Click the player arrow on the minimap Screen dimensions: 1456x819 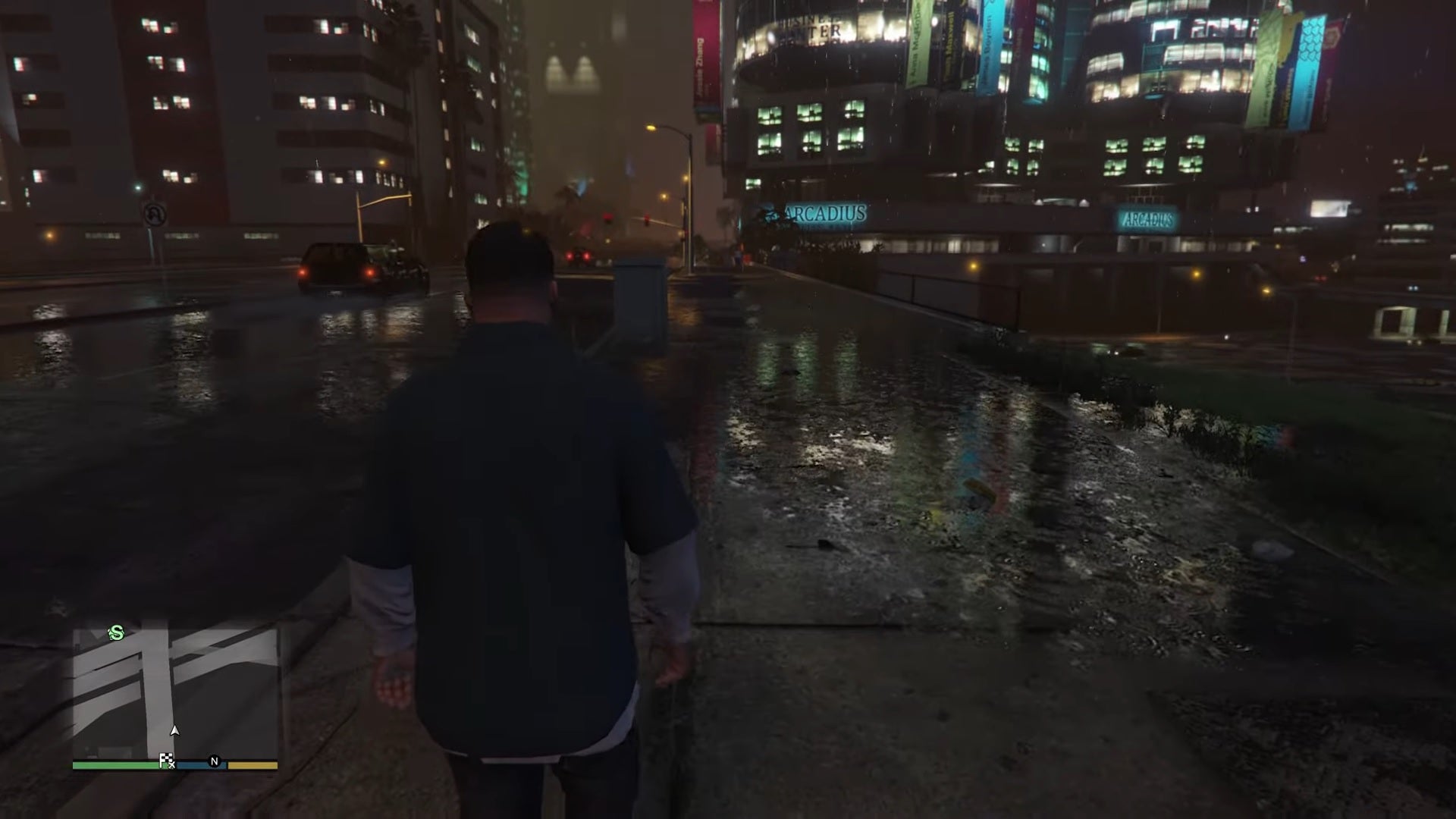174,731
